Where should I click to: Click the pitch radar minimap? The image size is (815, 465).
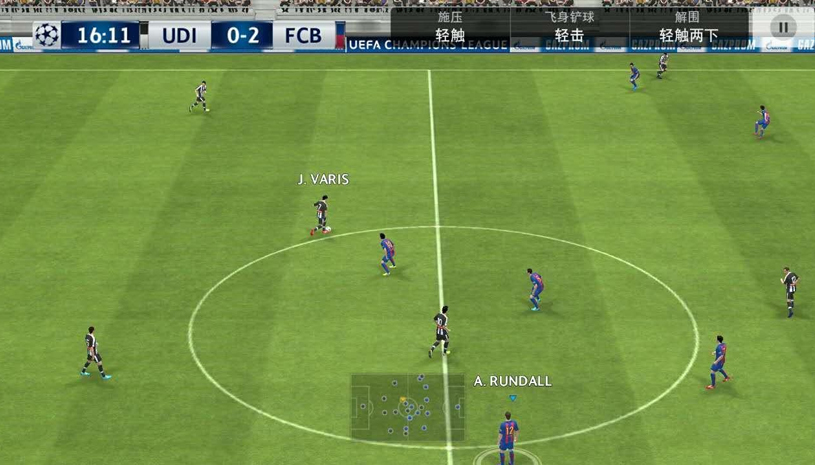(x=407, y=407)
